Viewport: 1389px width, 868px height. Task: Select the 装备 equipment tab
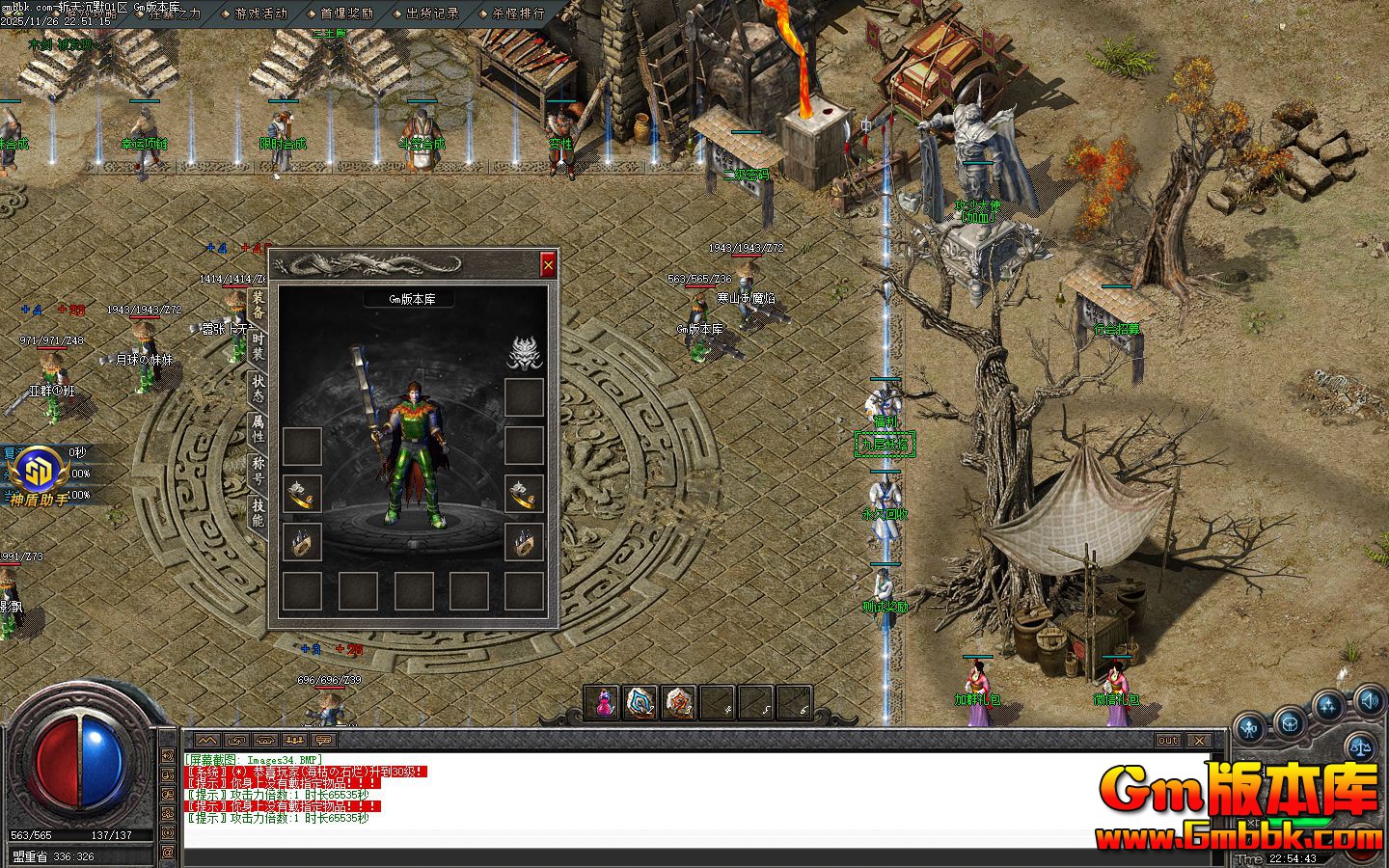(258, 305)
